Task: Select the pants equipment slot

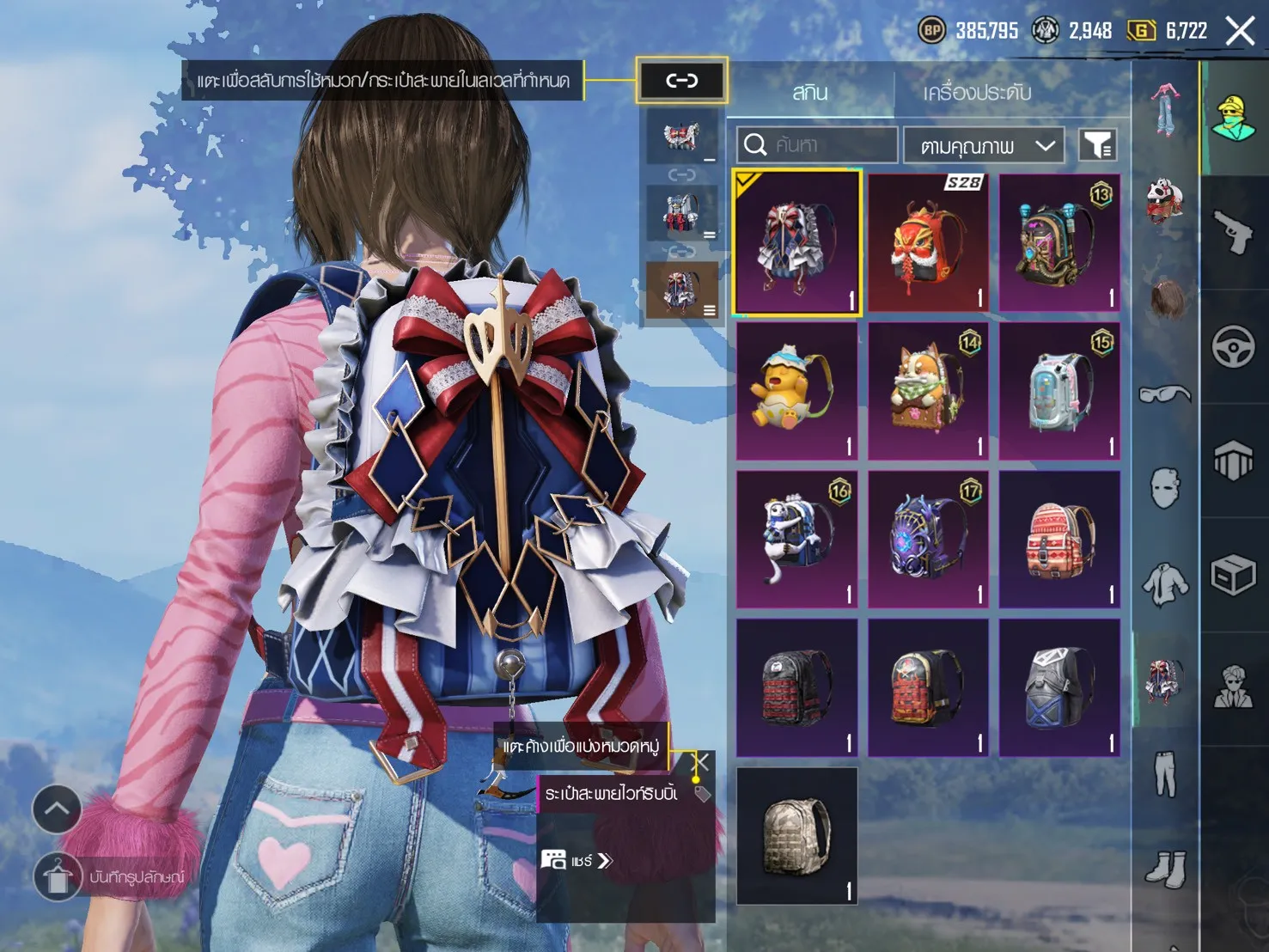Action: [x=1164, y=773]
